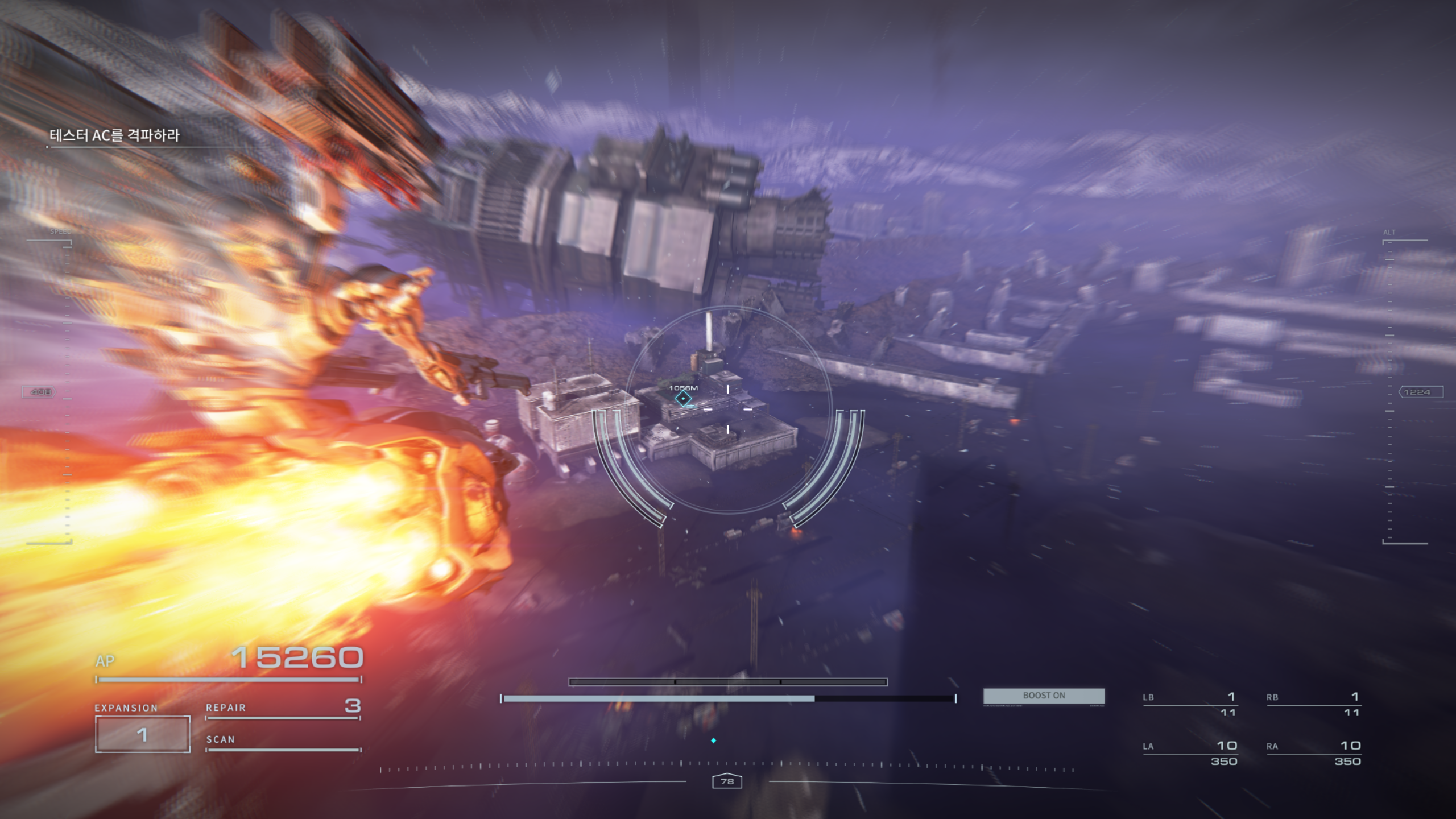The height and width of the screenshot is (819, 1456).
Task: Select the mission objective tracker text
Action: click(x=114, y=135)
